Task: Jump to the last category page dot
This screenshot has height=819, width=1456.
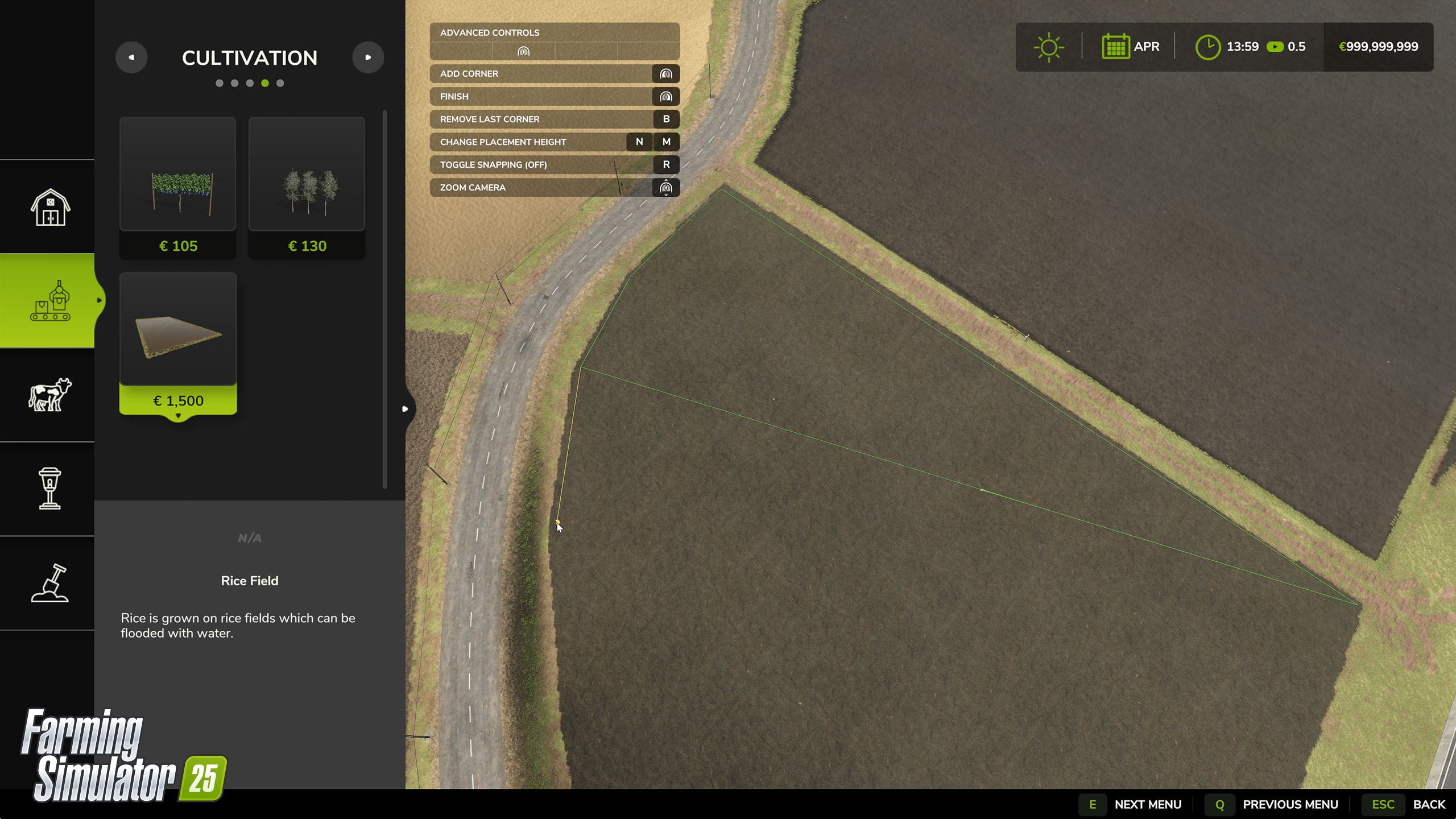Action: [x=280, y=83]
